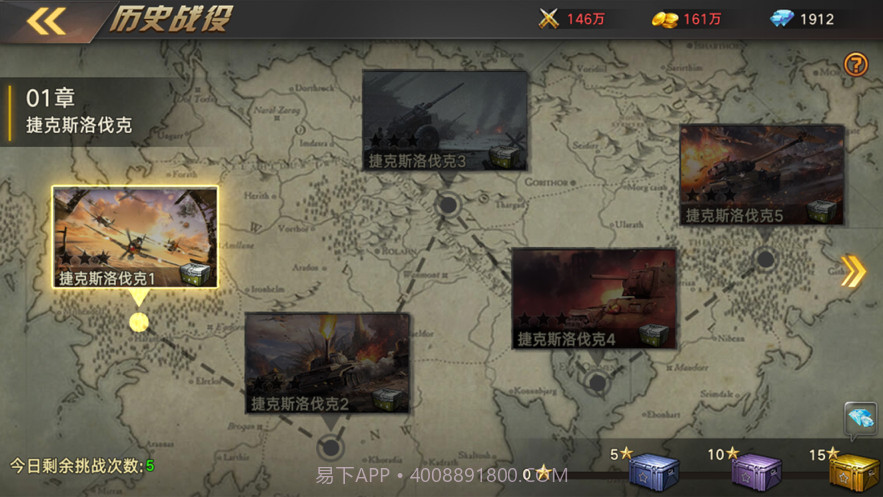Tap the gold coins currency icon
883x497 pixels.
coord(664,19)
